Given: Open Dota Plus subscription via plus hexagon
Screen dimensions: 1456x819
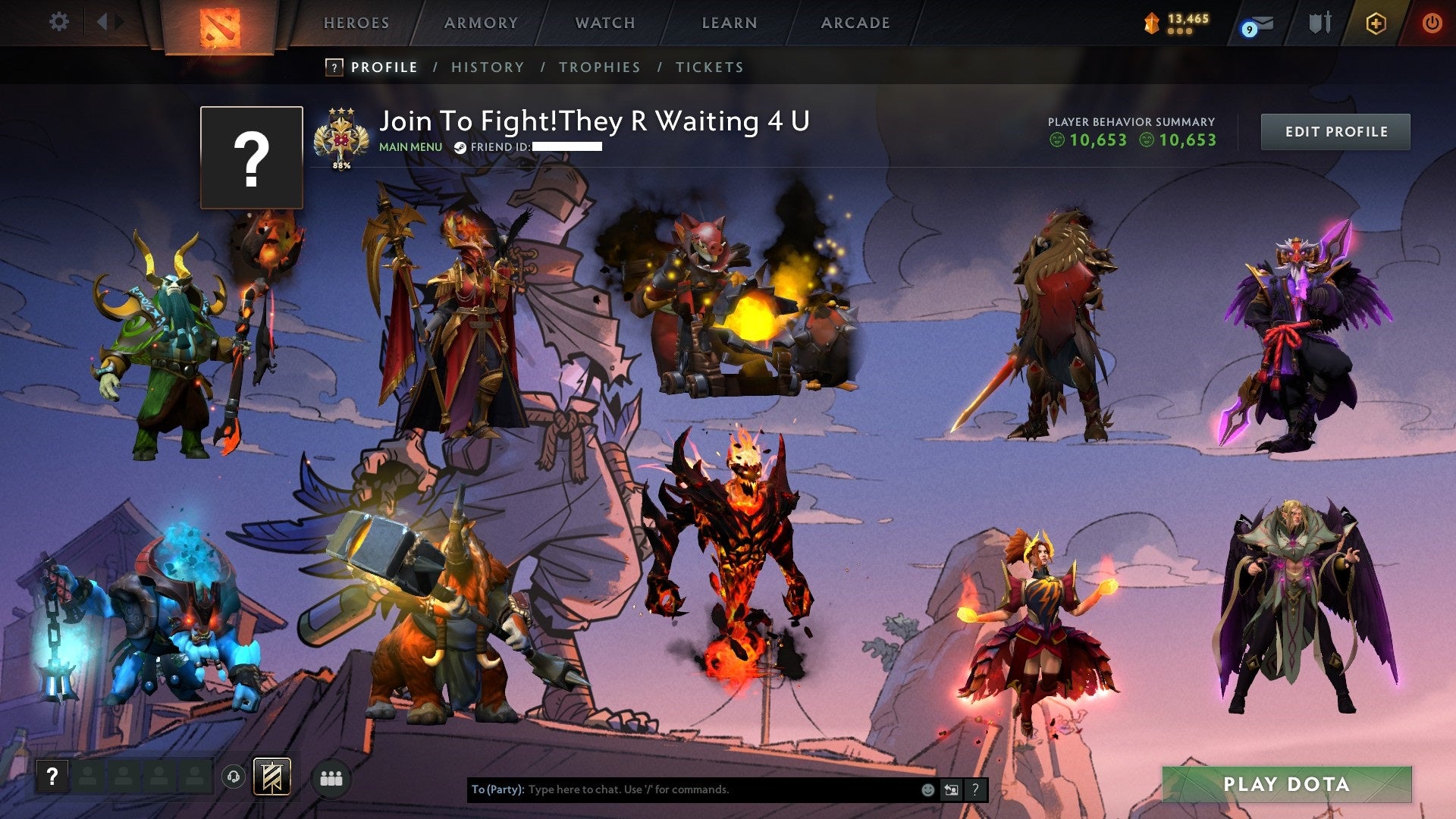Looking at the screenshot, I should point(1376,23).
